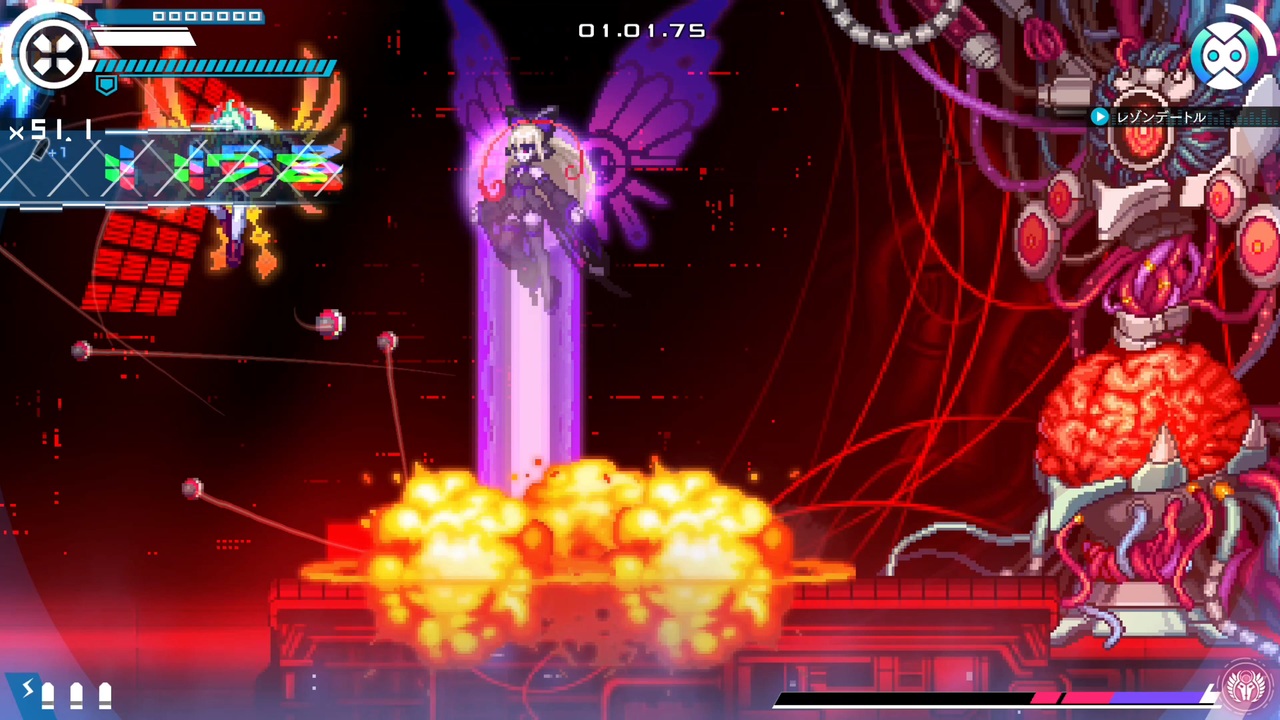Select the blue shield badge under the health bar
Viewport: 1280px width, 720px height.
click(x=107, y=85)
